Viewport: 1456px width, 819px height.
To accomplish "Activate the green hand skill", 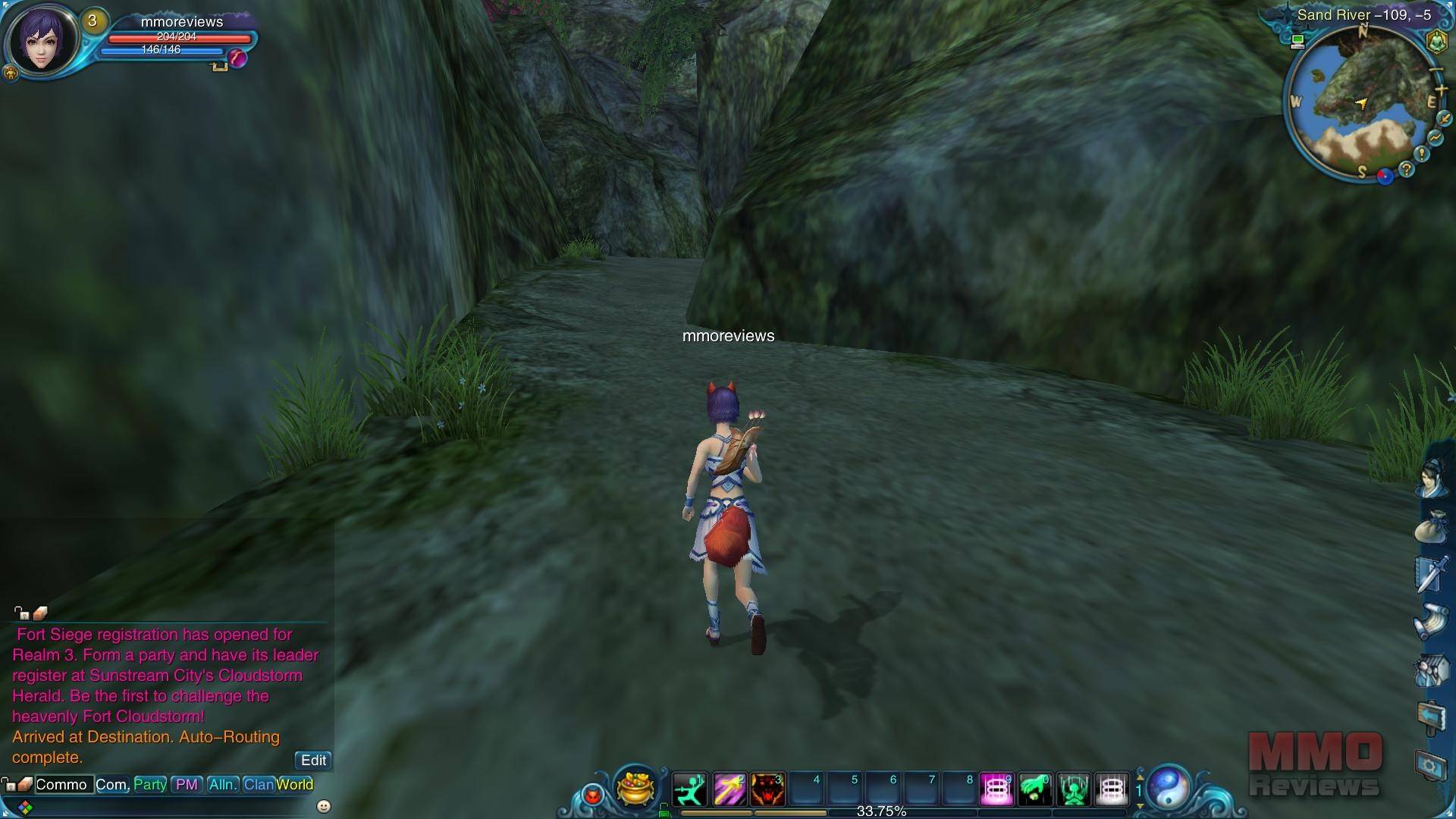I will click(x=1035, y=790).
